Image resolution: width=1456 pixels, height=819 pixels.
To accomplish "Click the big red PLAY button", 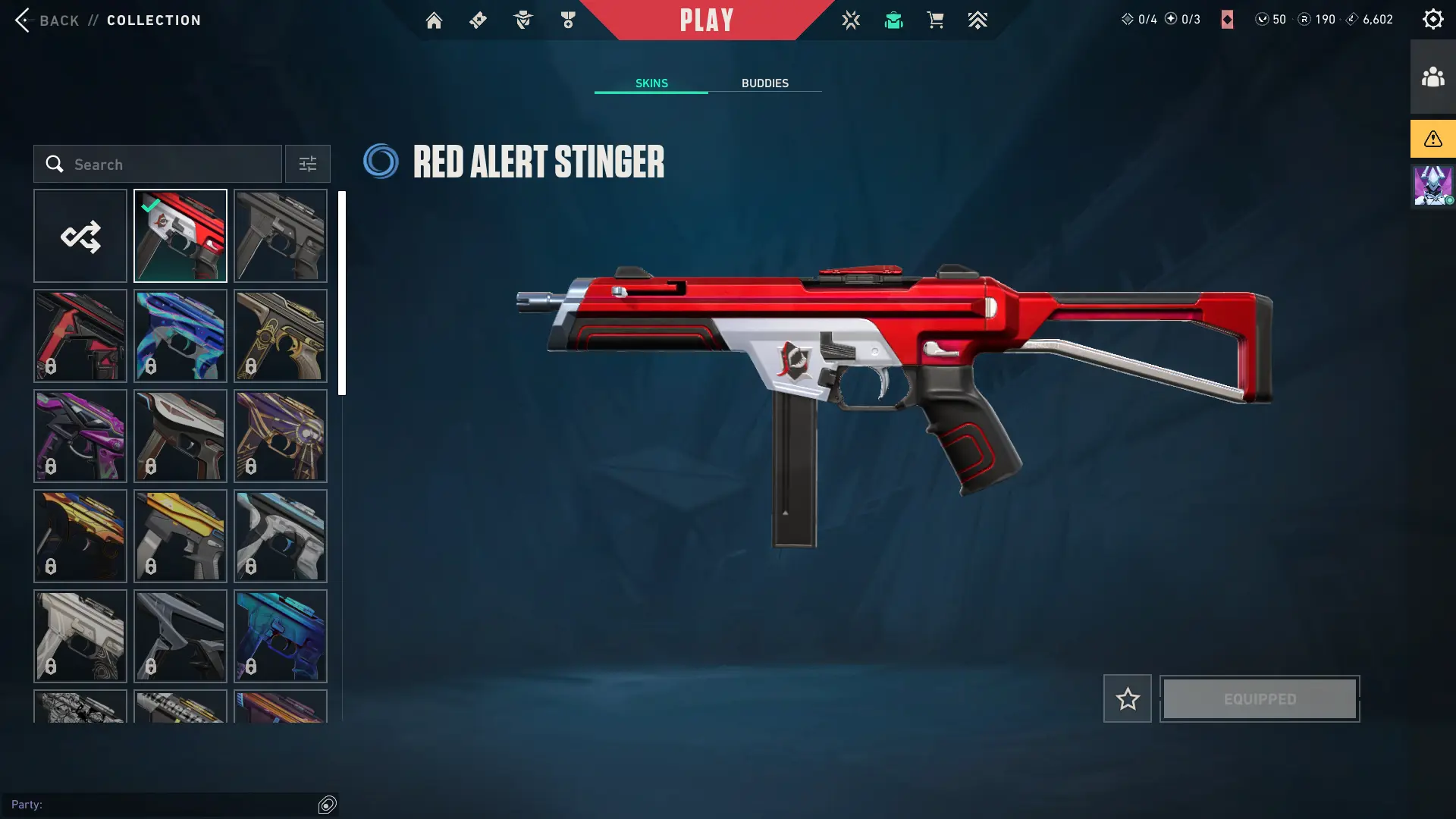I will click(x=707, y=20).
